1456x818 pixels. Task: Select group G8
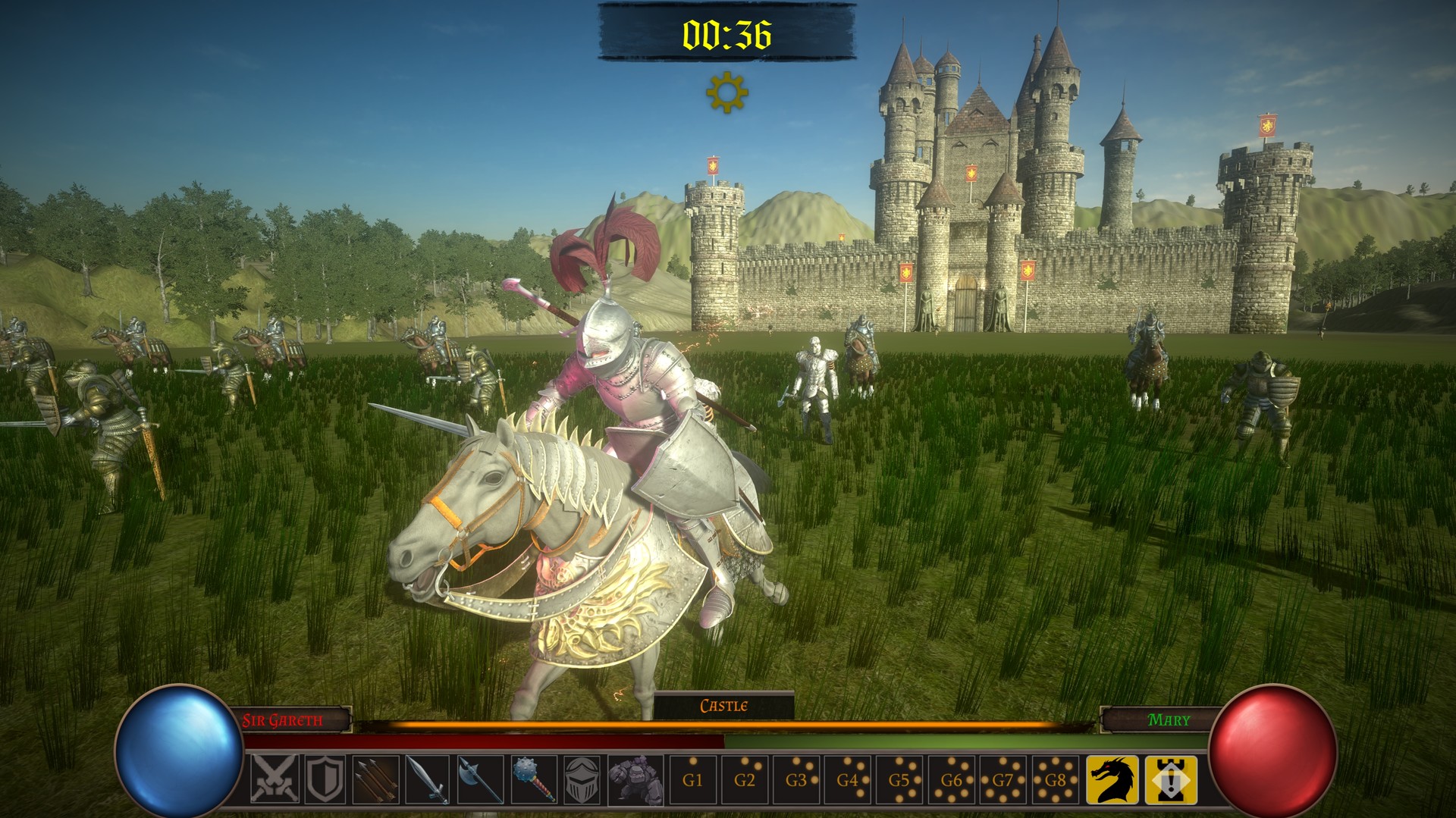1055,779
